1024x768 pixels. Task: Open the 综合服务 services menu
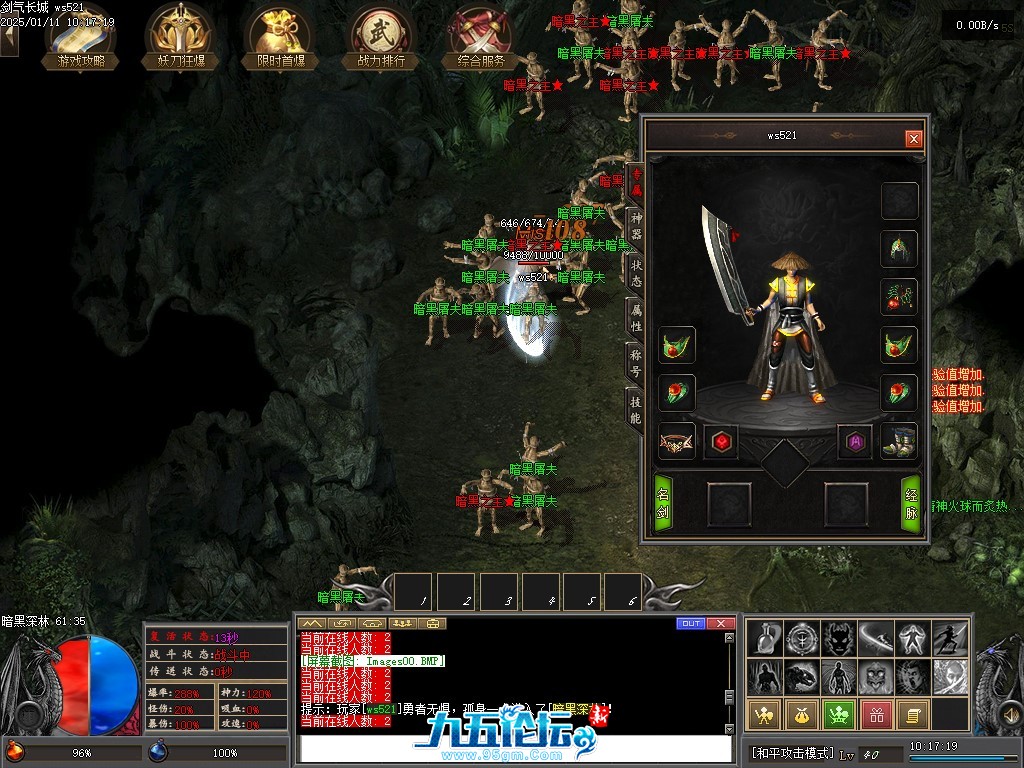pos(481,38)
